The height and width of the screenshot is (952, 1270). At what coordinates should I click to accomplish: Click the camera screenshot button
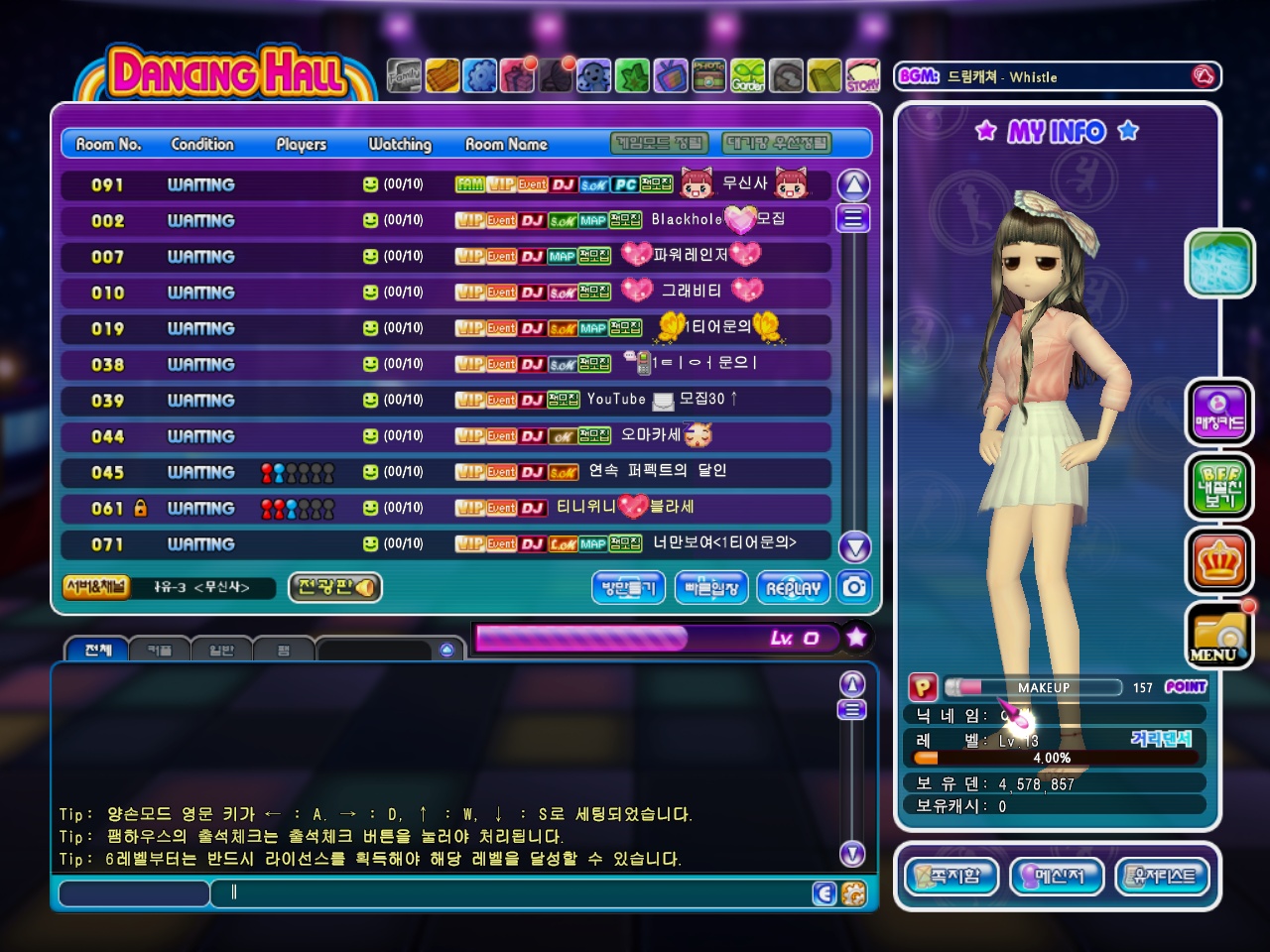tap(854, 587)
